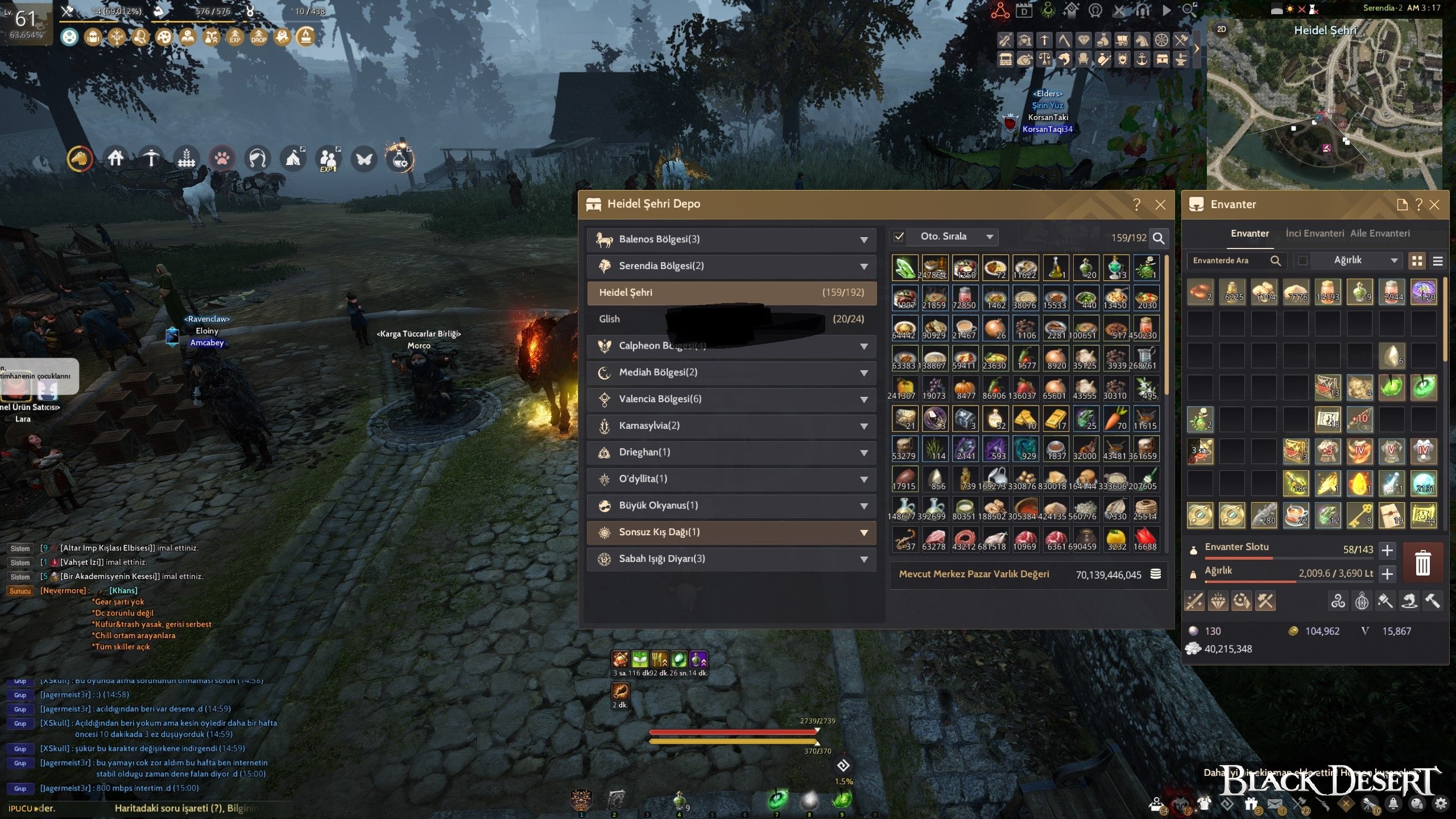Click the scales (marketplace) icon in the toolbar
The image size is (1456, 819).
1044,60
